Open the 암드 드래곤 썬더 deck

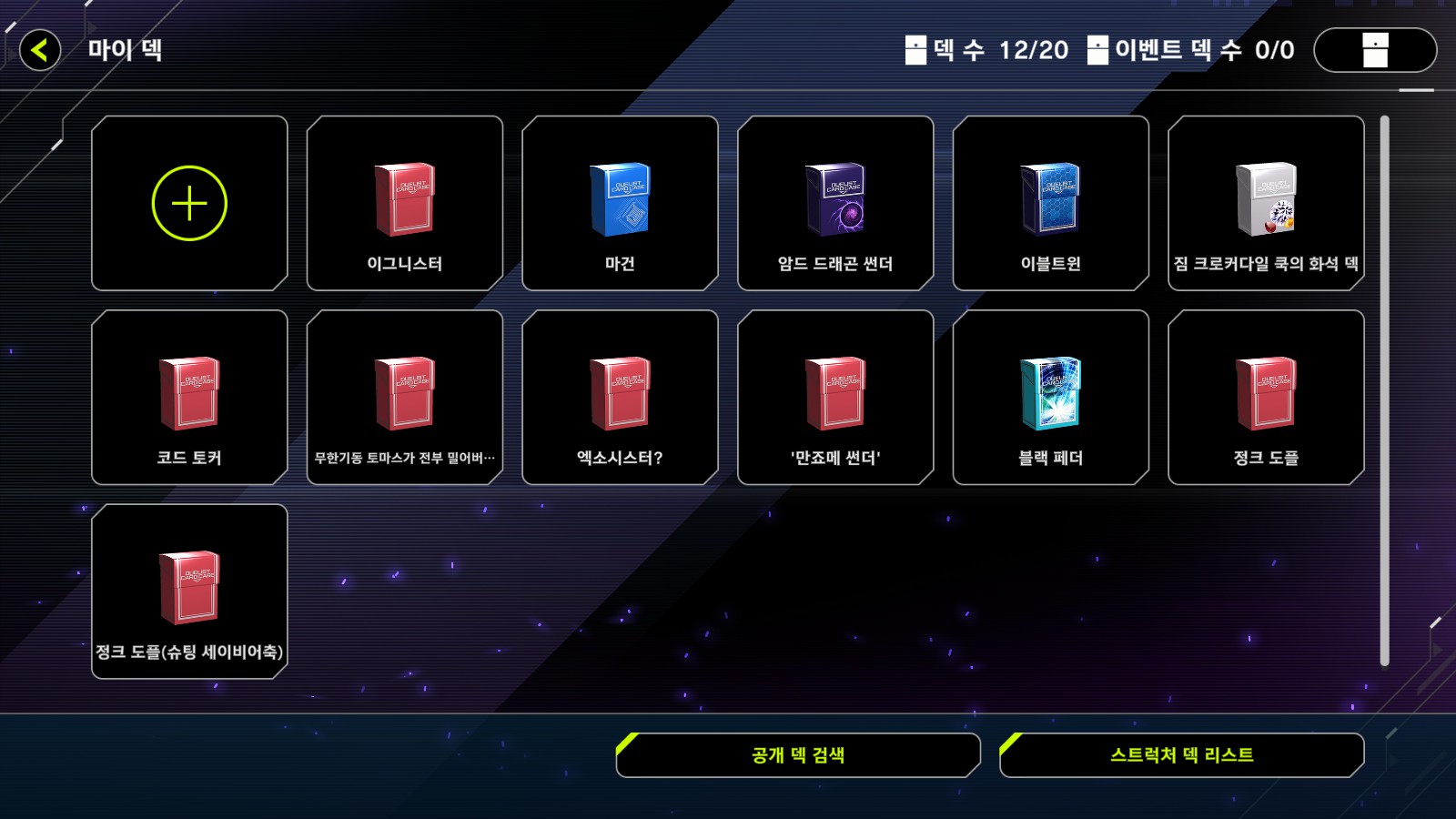point(835,203)
